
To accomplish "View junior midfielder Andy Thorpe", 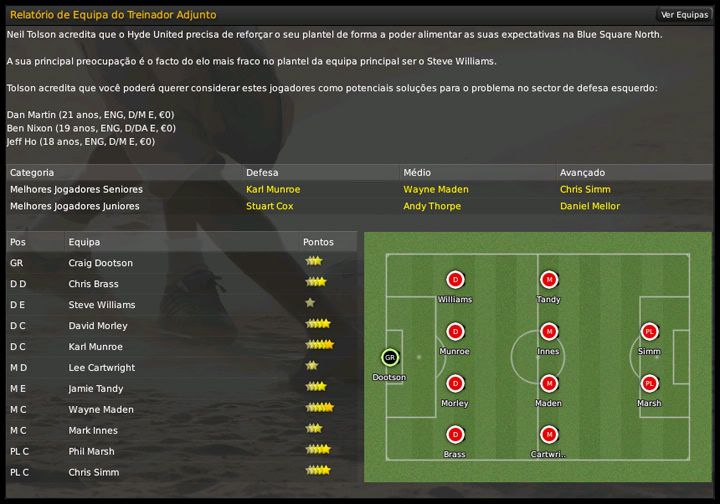I will (x=432, y=206).
